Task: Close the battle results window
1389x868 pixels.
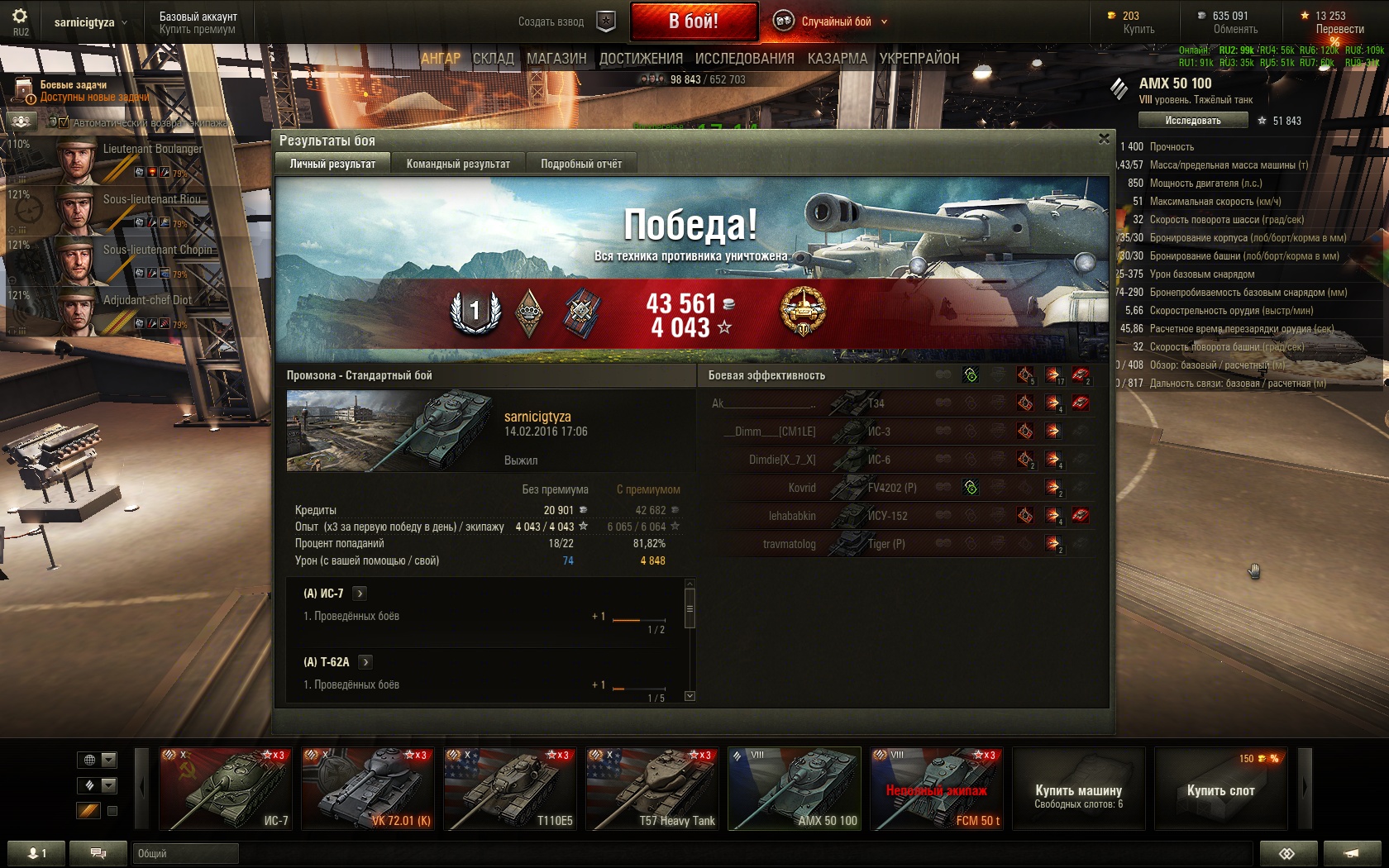Action: (x=1104, y=139)
